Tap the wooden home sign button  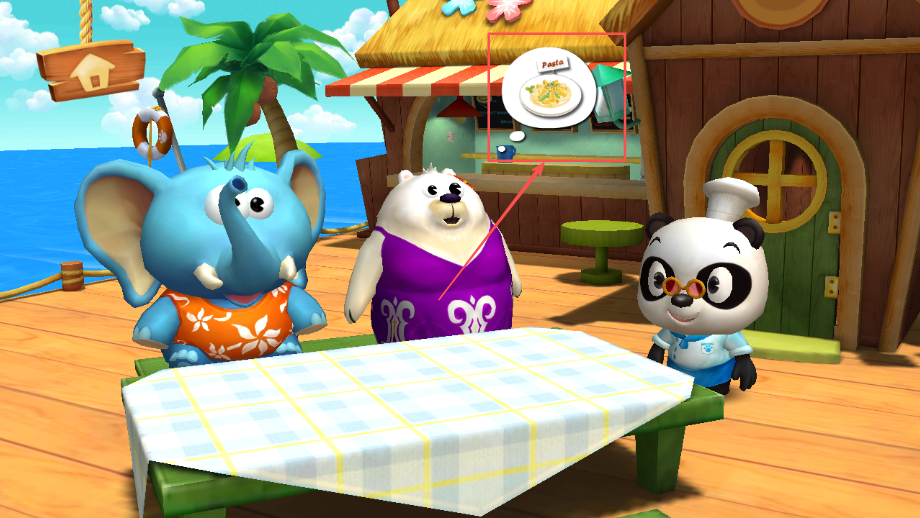pyautogui.click(x=91, y=69)
